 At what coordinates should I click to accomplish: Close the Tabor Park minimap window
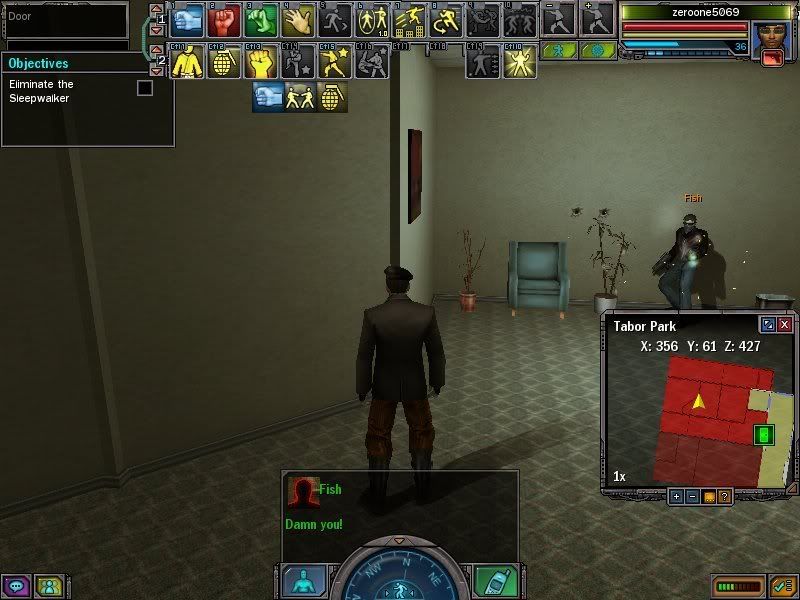coord(785,325)
